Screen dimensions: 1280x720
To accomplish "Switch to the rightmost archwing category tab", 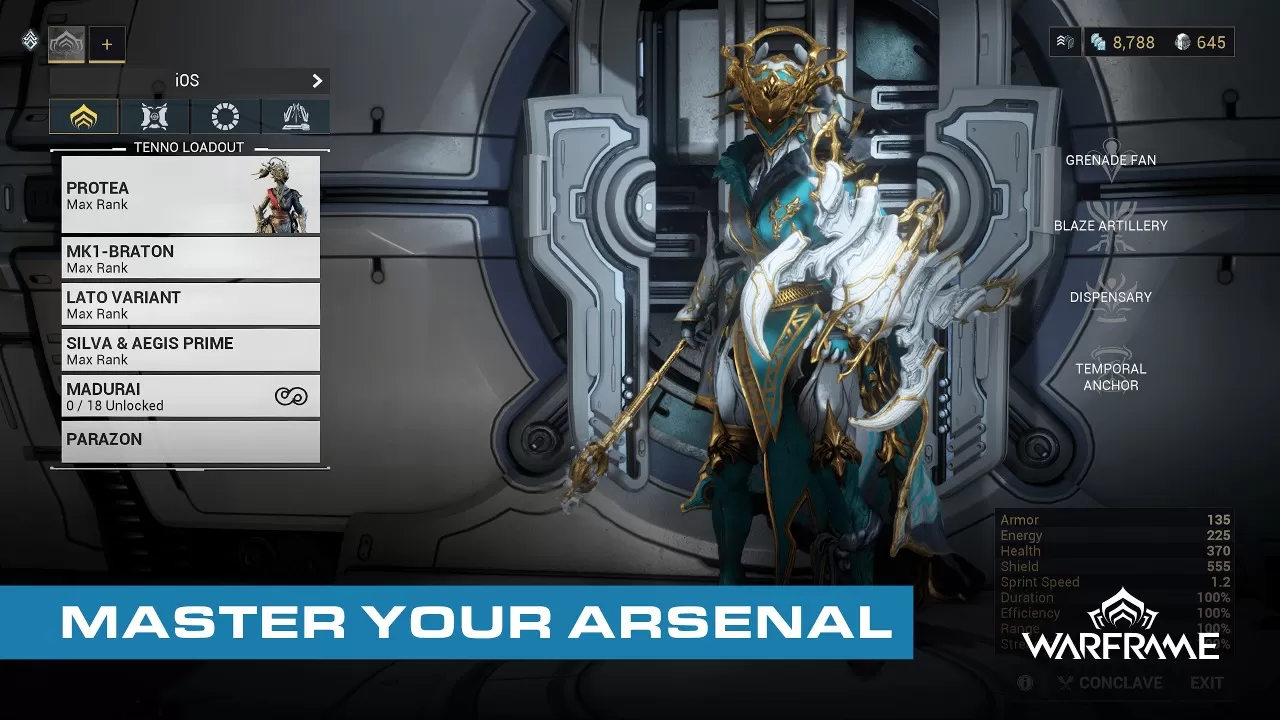I will pyautogui.click(x=295, y=116).
